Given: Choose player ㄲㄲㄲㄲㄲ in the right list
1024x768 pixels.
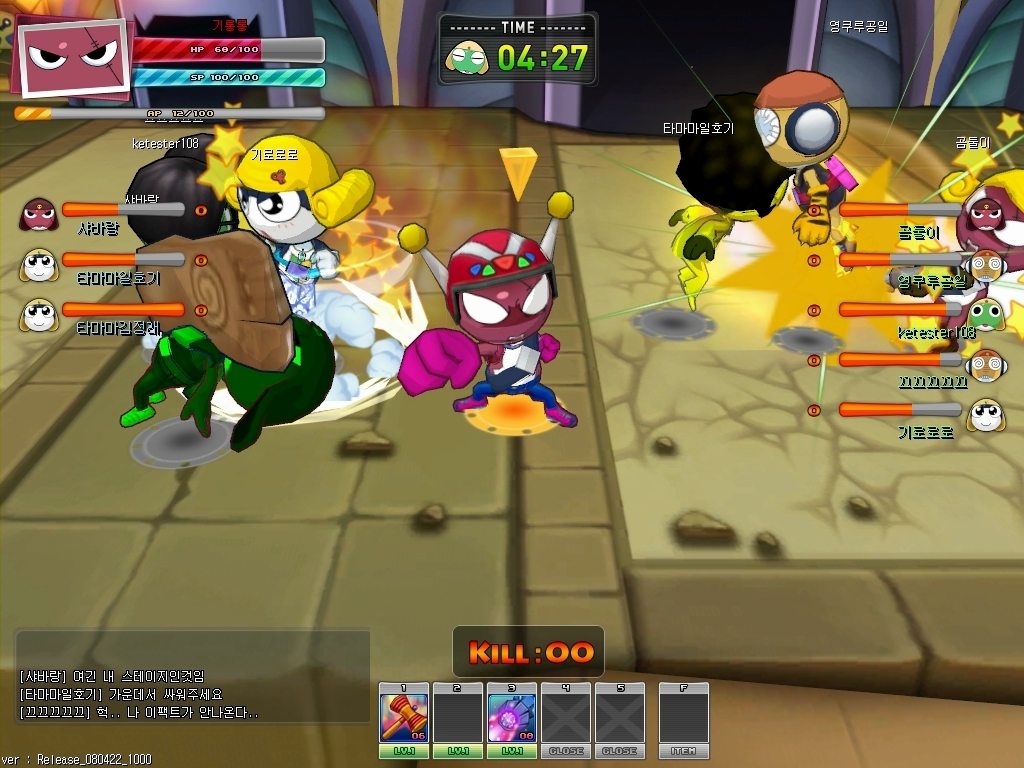Looking at the screenshot, I should click(986, 363).
